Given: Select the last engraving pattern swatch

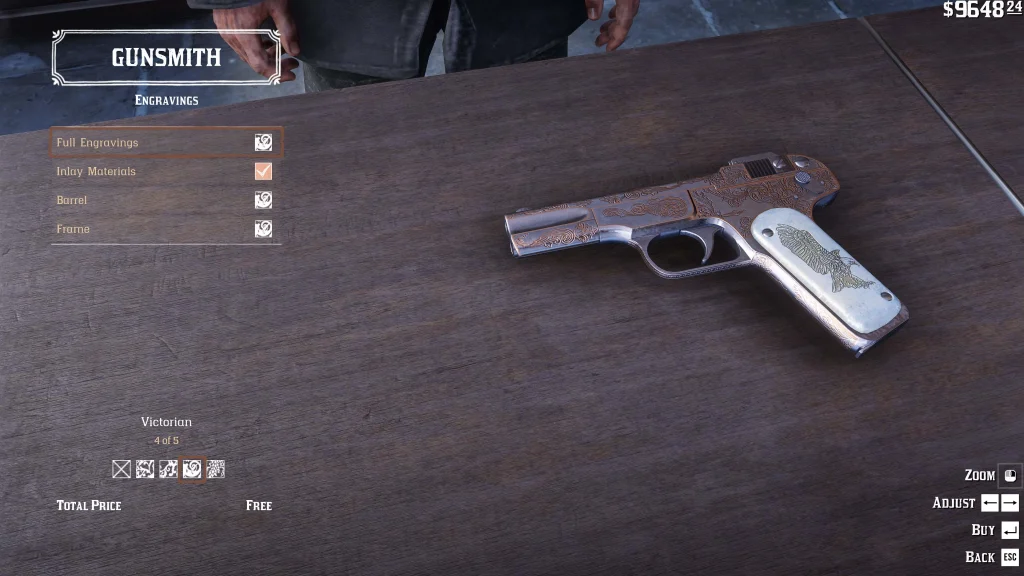Looking at the screenshot, I should (x=216, y=469).
